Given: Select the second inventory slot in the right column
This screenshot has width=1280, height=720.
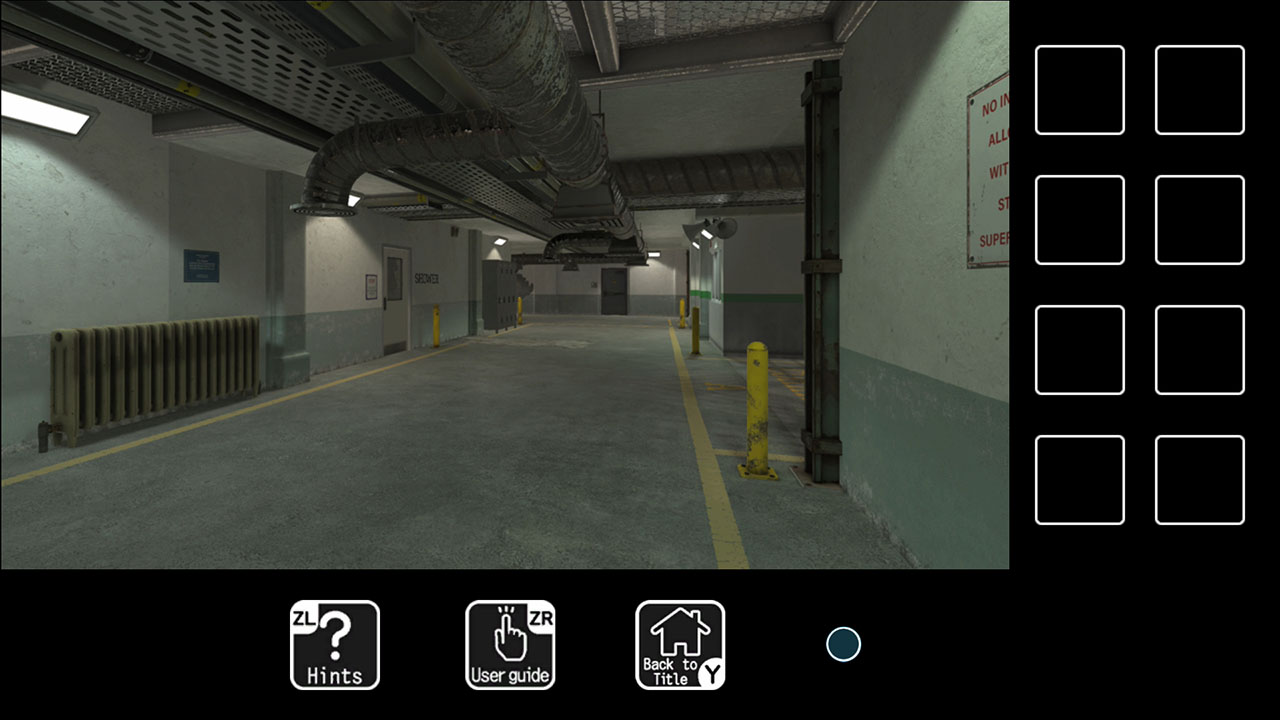Looking at the screenshot, I should [x=1199, y=219].
